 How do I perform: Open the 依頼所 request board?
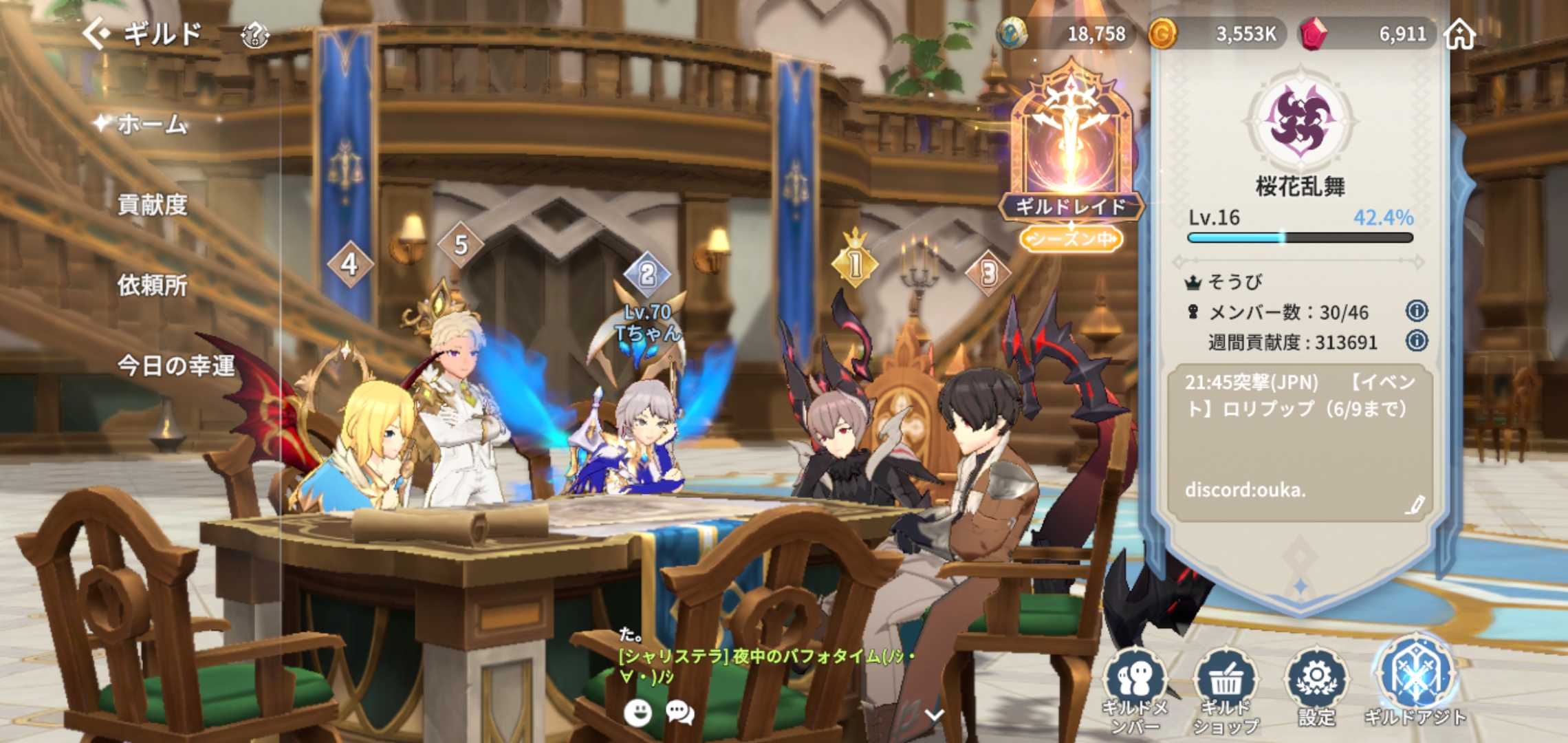(x=152, y=285)
